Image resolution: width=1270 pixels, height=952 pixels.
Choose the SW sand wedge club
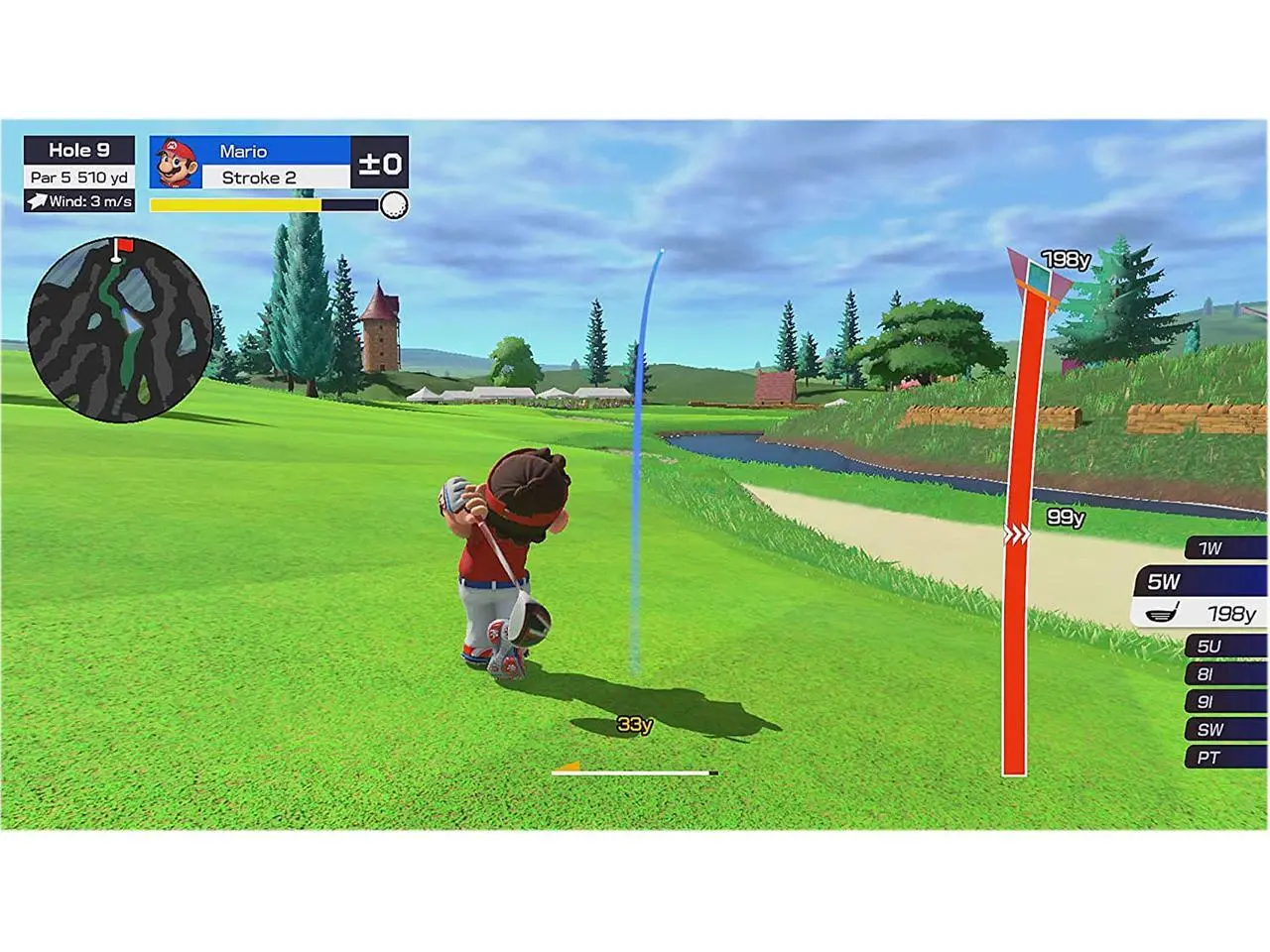[1223, 730]
